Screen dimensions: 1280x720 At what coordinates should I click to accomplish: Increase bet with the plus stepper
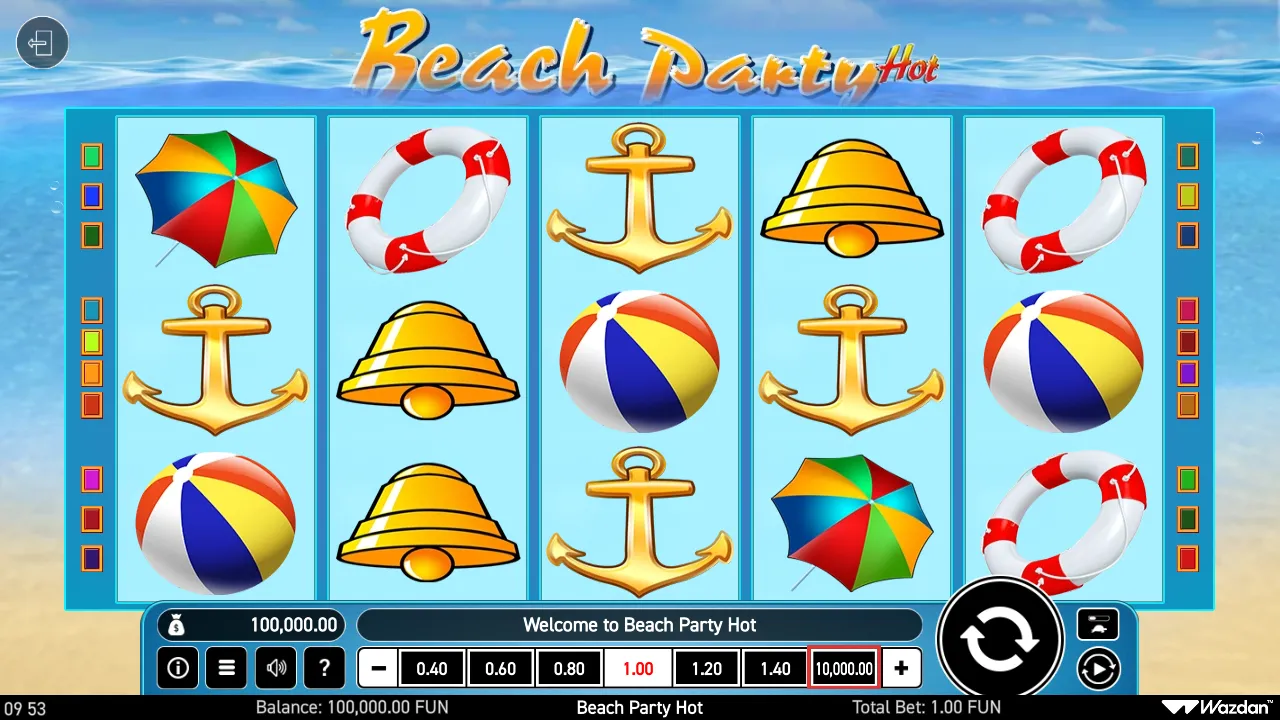[901, 668]
